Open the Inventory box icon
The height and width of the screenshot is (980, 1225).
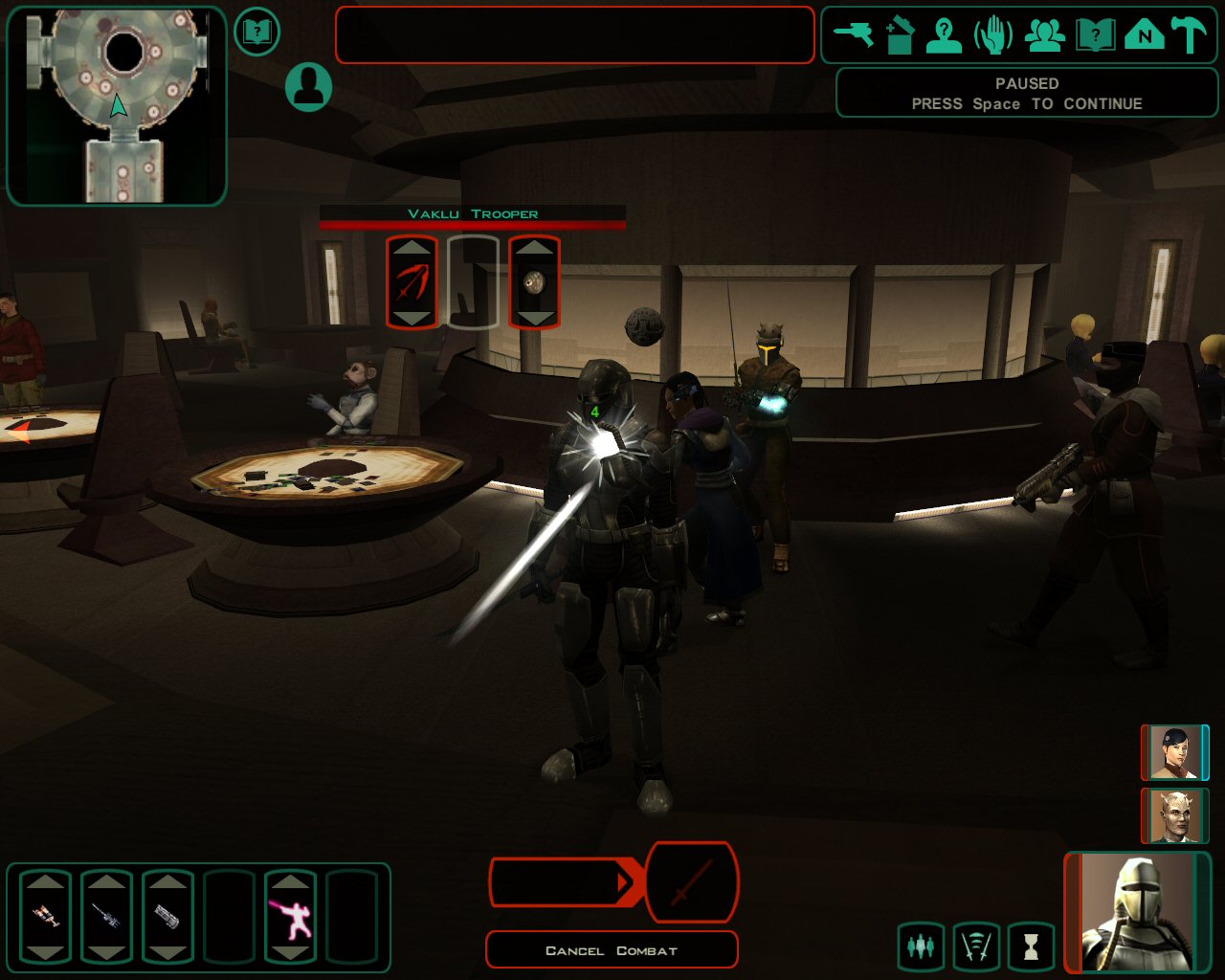900,35
